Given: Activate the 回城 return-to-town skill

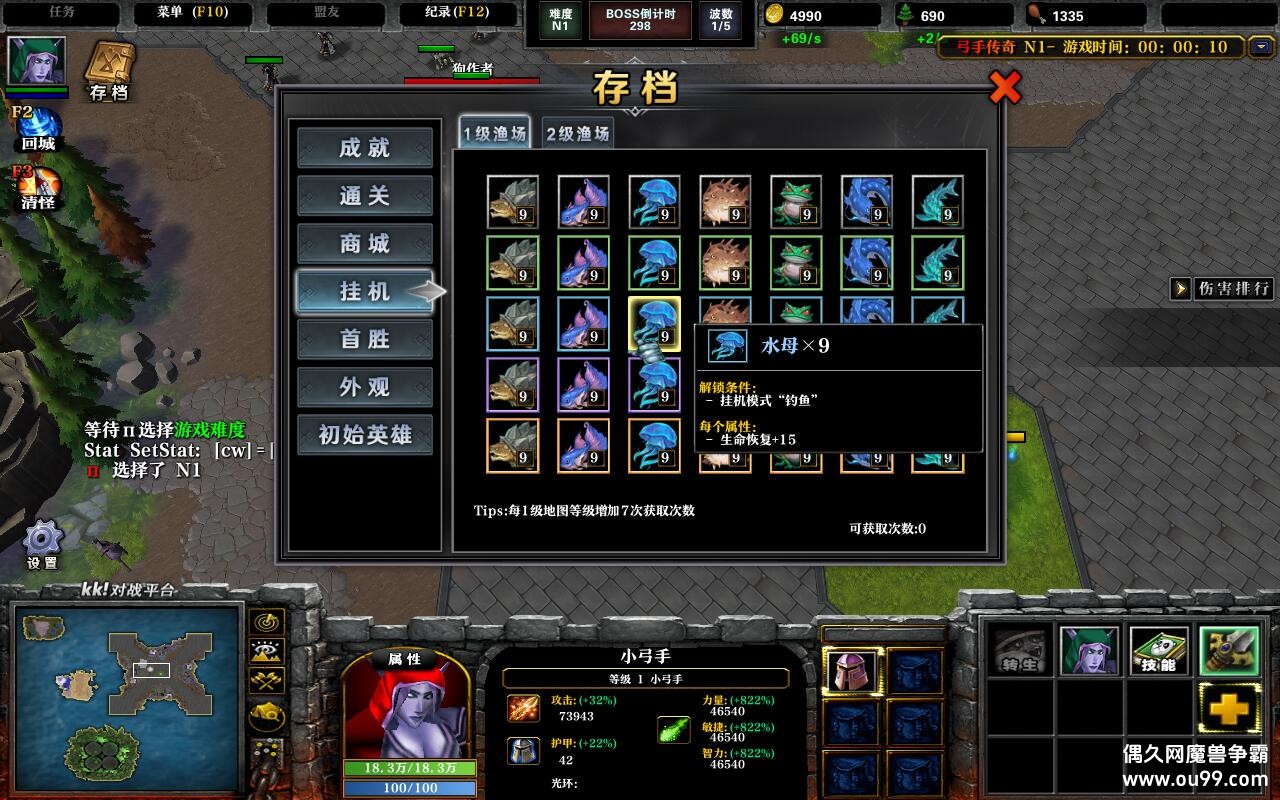Looking at the screenshot, I should (x=38, y=127).
